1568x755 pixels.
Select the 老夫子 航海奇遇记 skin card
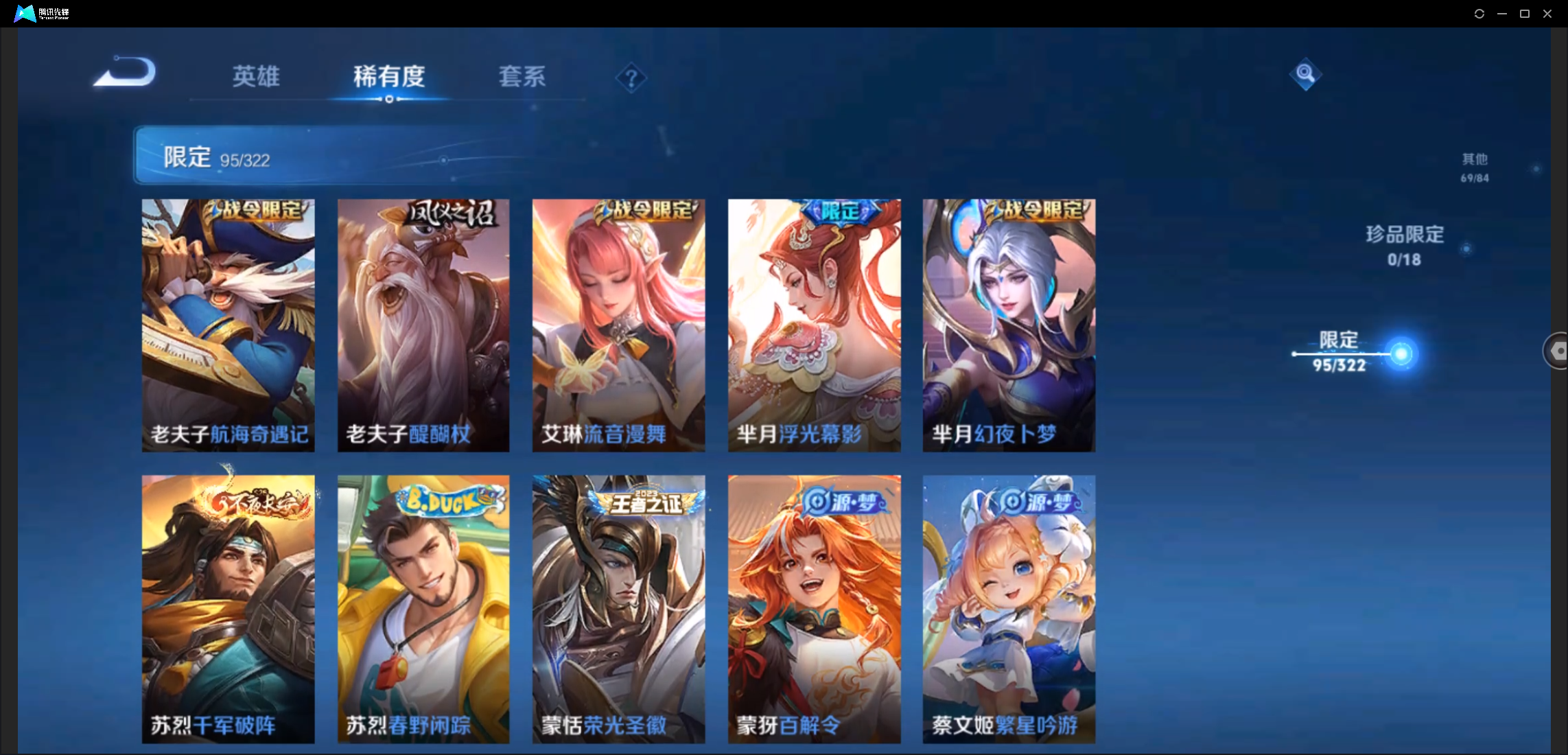pyautogui.click(x=228, y=325)
